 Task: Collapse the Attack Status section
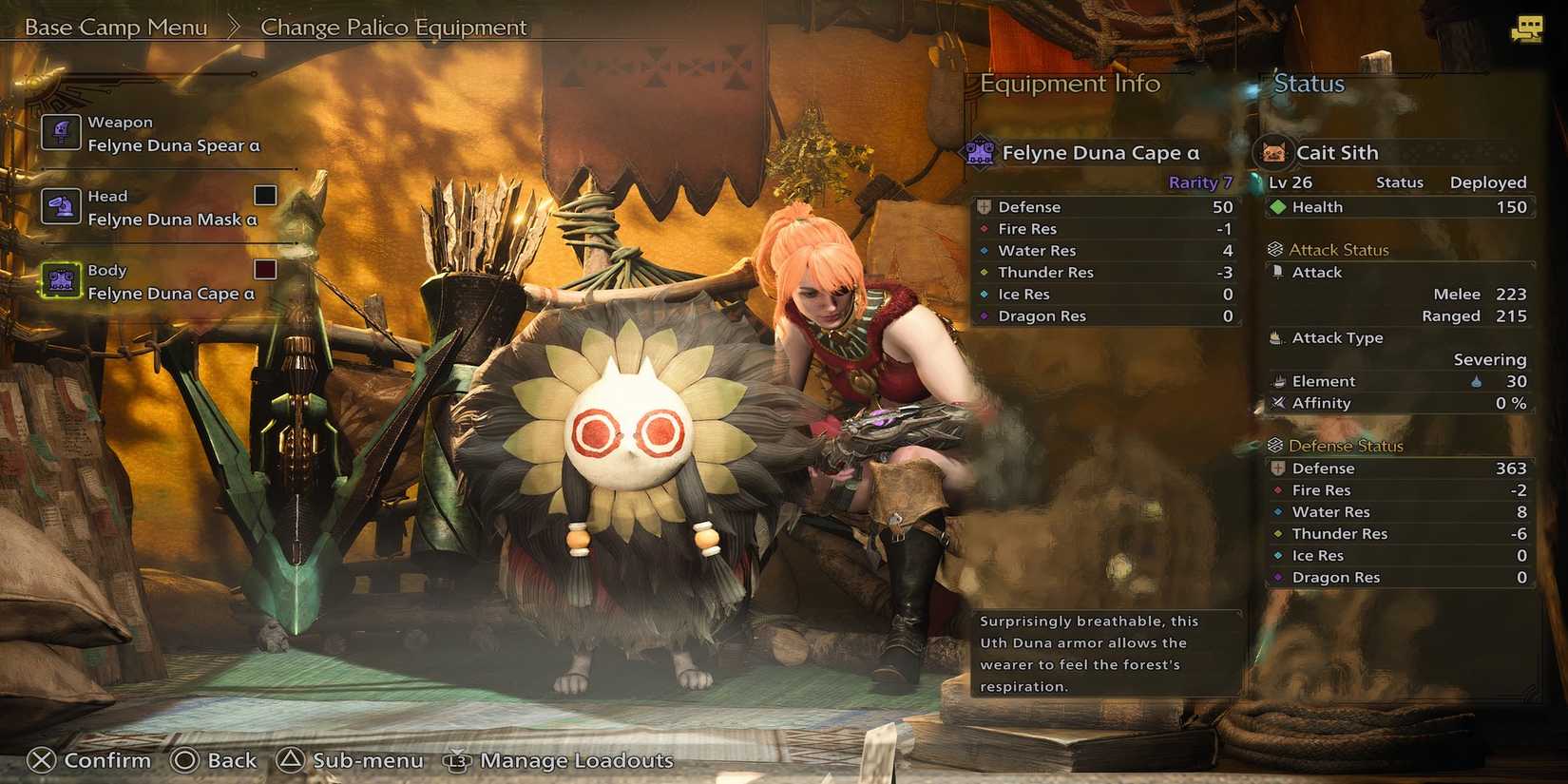tap(1274, 249)
